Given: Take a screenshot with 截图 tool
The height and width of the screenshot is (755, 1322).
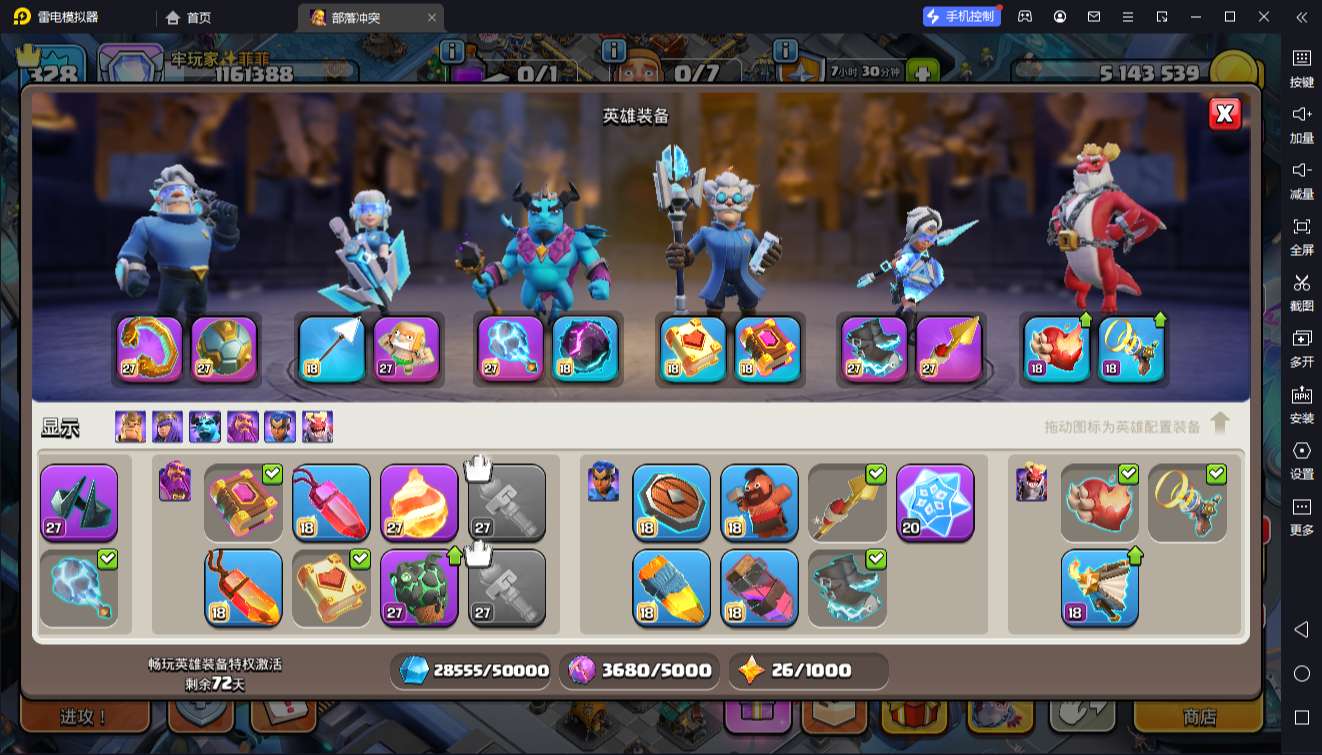Looking at the screenshot, I should tap(1301, 291).
